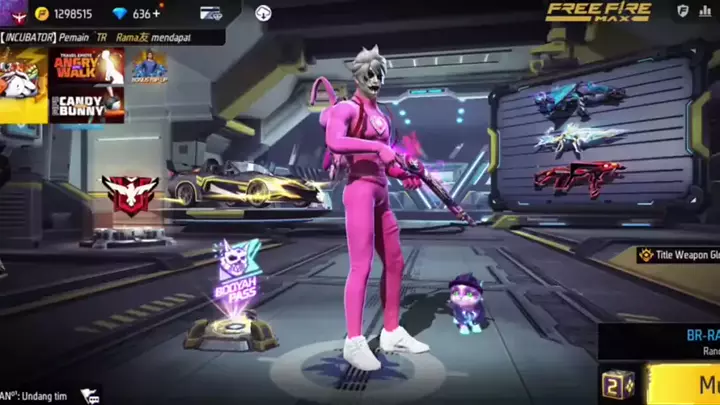Open the Title Weapon Glory banner
Viewport: 720px width, 405px height.
[680, 255]
